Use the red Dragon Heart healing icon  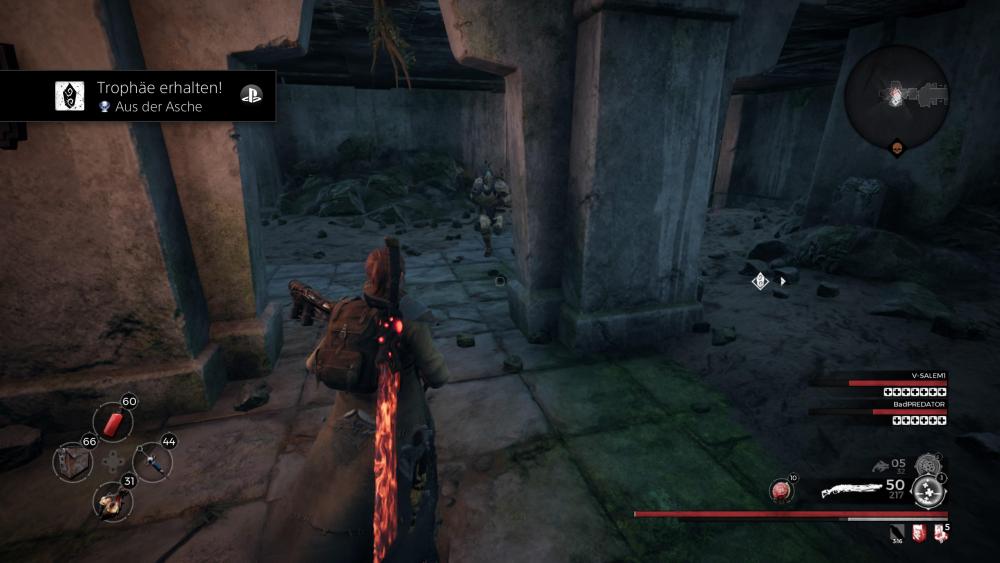[782, 491]
